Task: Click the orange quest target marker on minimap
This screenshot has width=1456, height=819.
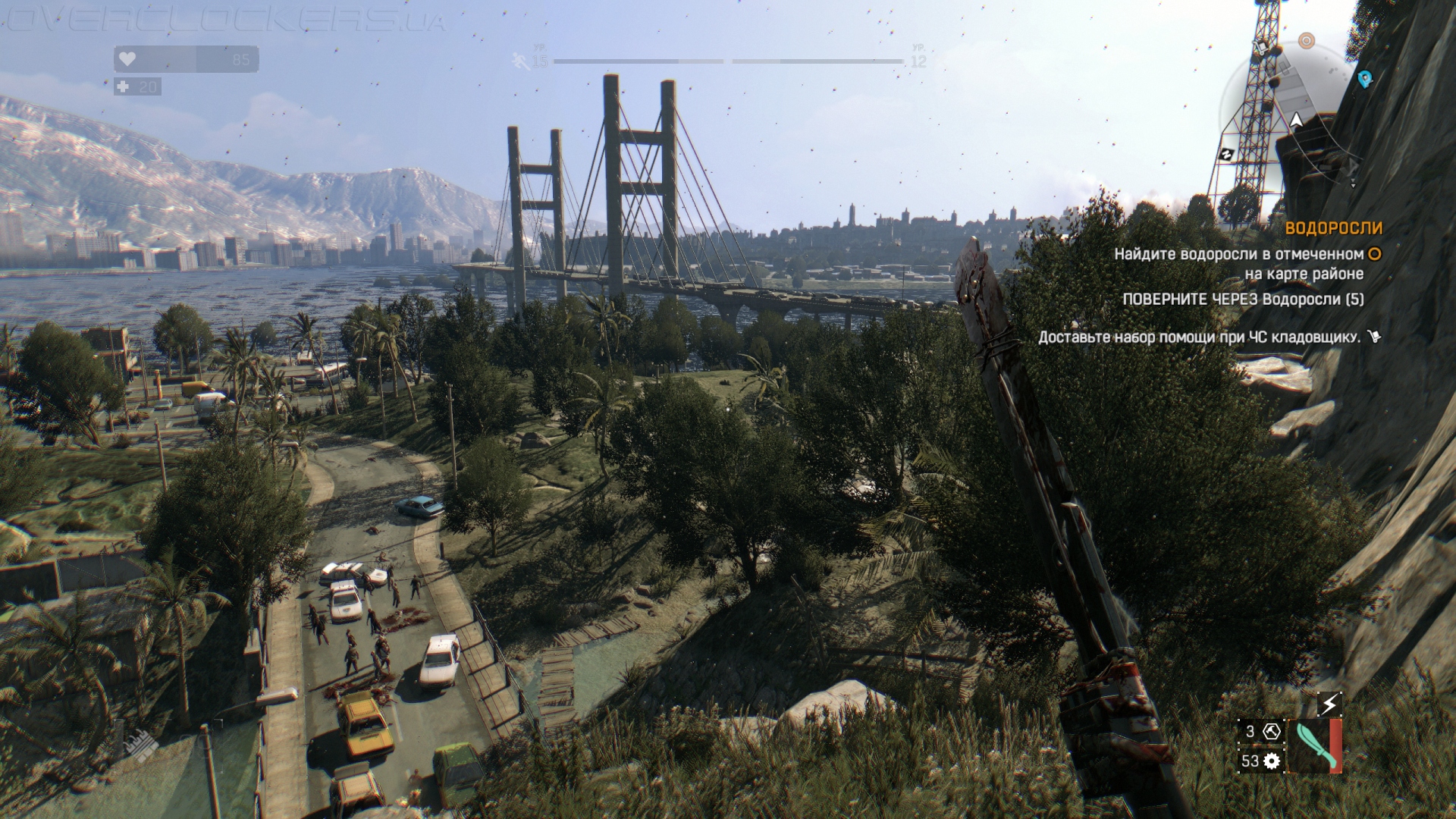Action: (1306, 40)
